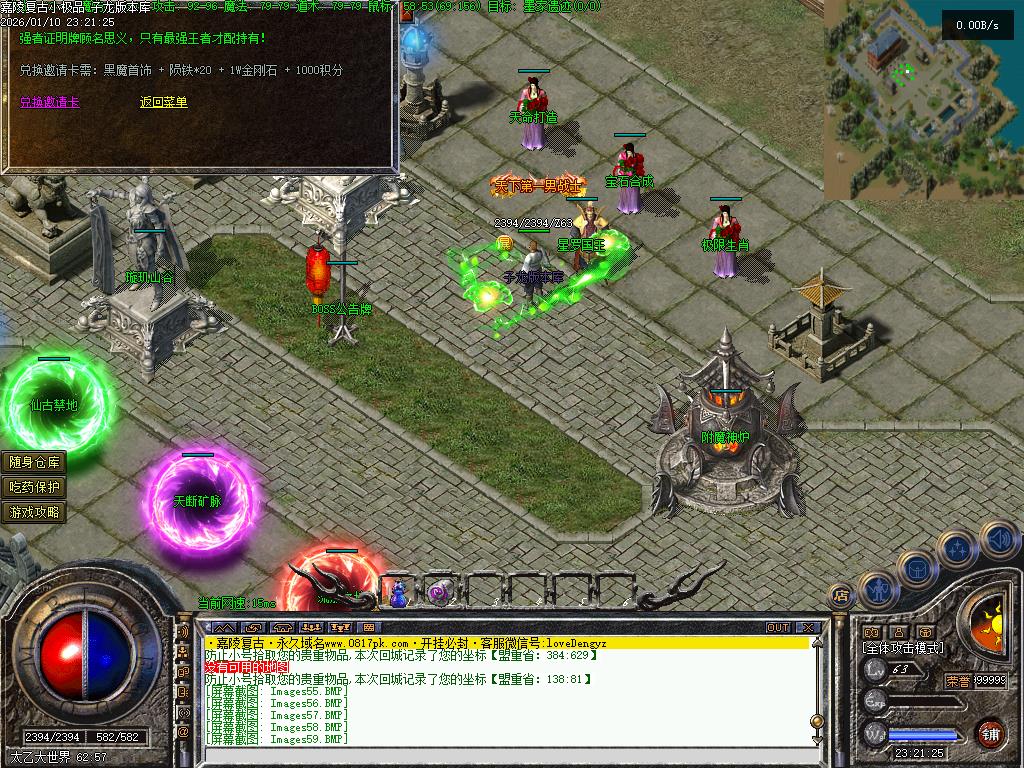Open the 吃药保护 potion protection settings
This screenshot has width=1024, height=768.
point(35,487)
